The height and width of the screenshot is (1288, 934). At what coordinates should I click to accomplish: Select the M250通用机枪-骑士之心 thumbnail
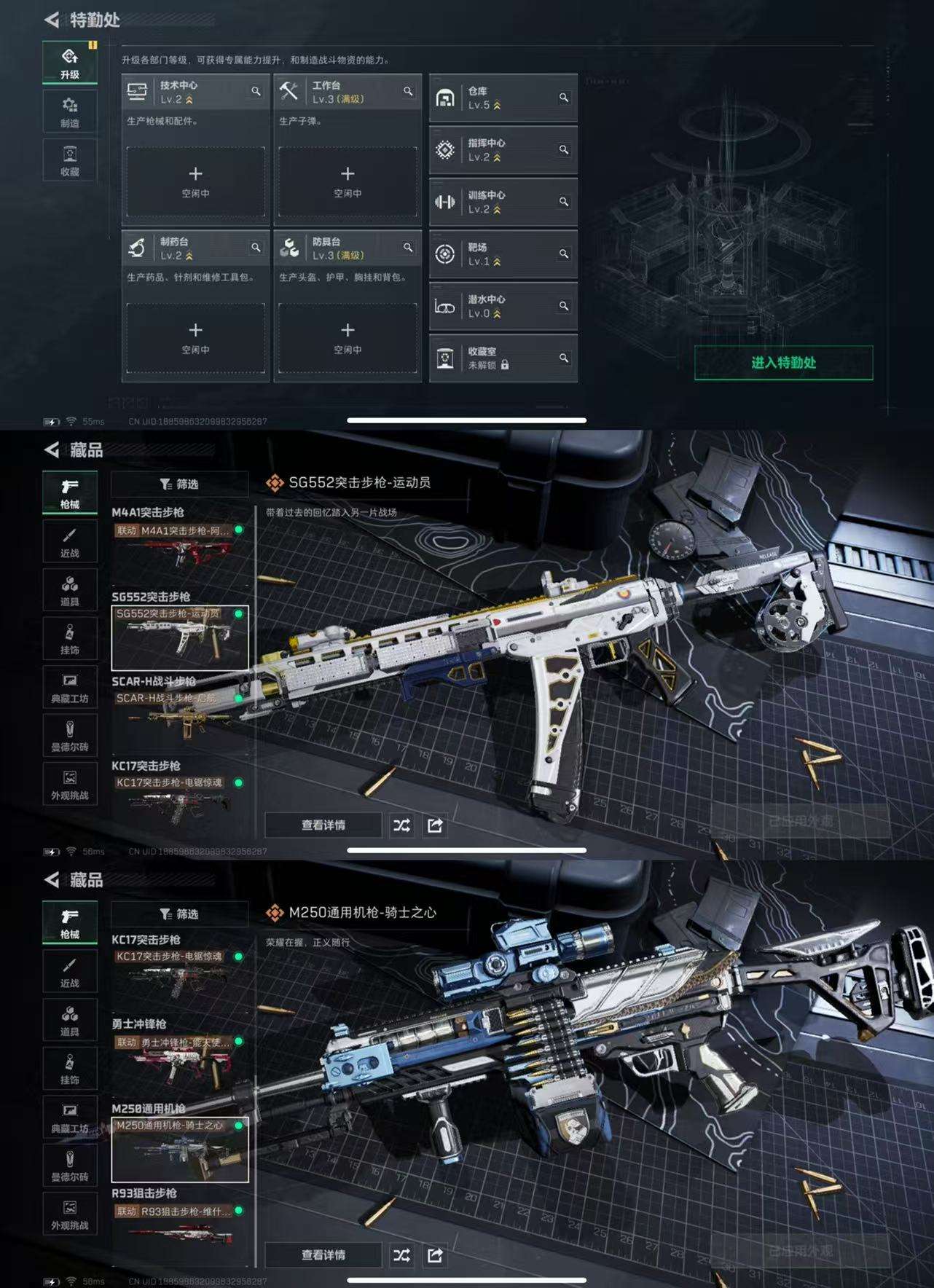[x=179, y=1149]
